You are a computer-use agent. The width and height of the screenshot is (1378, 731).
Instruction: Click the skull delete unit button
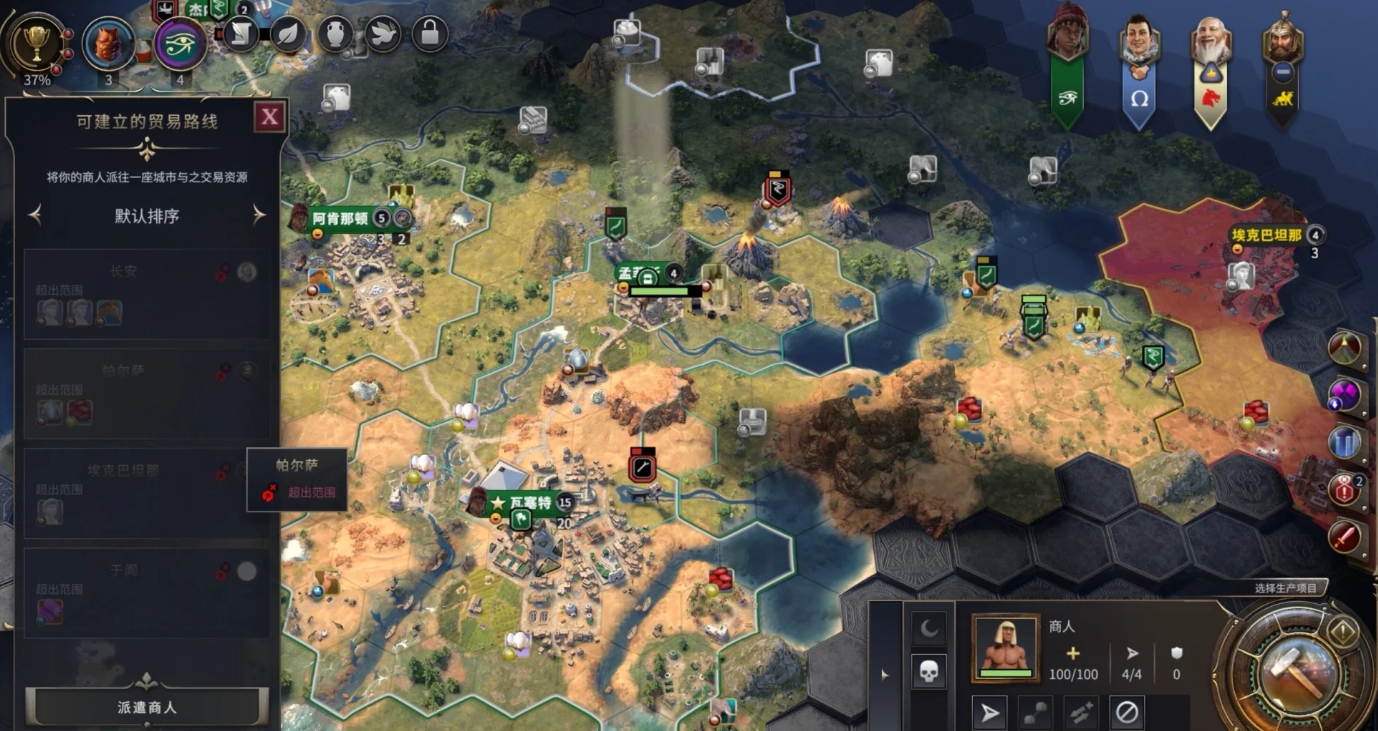(x=929, y=672)
